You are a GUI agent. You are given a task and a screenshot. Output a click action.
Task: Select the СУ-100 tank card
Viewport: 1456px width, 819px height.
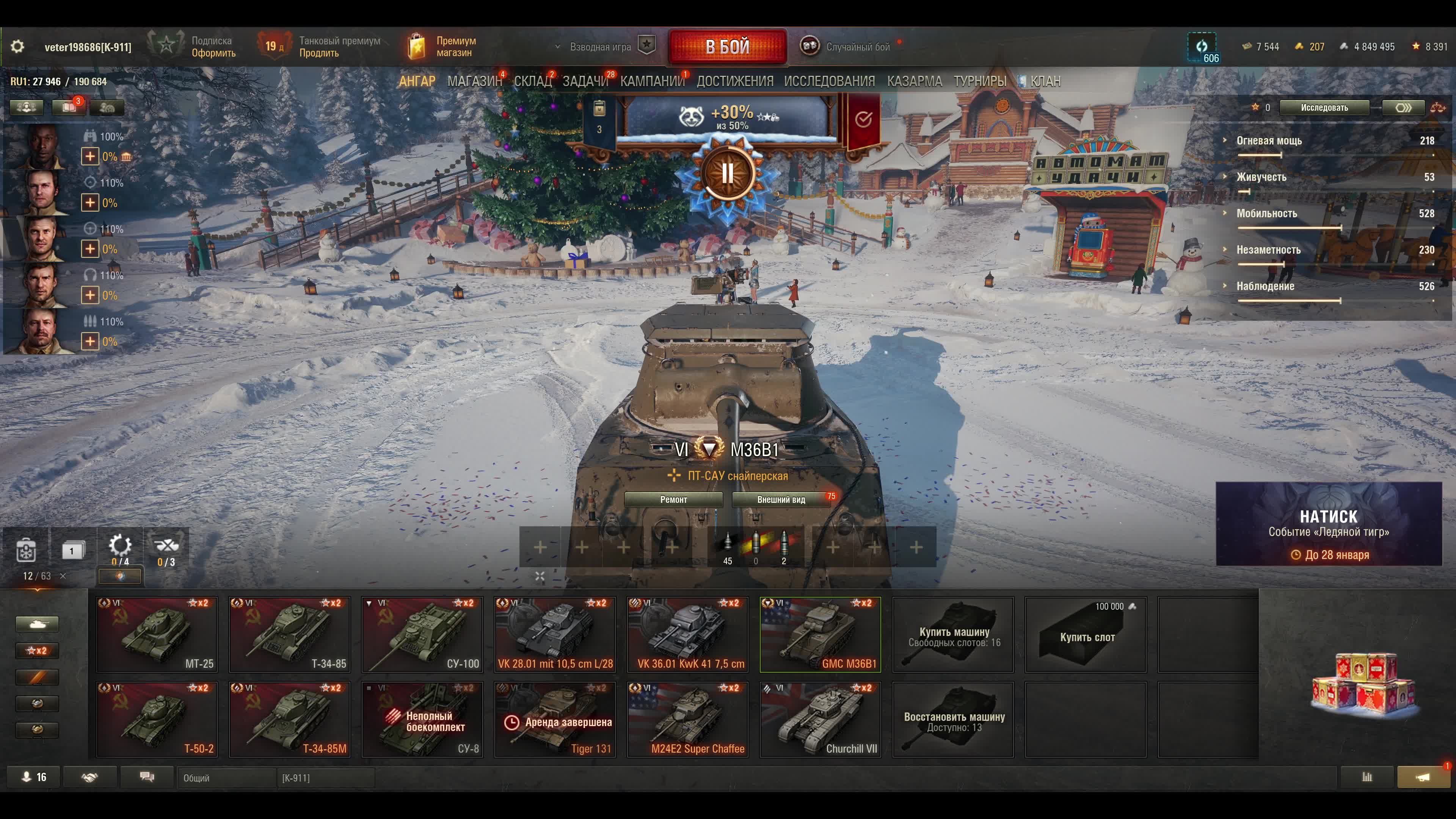coord(422,634)
